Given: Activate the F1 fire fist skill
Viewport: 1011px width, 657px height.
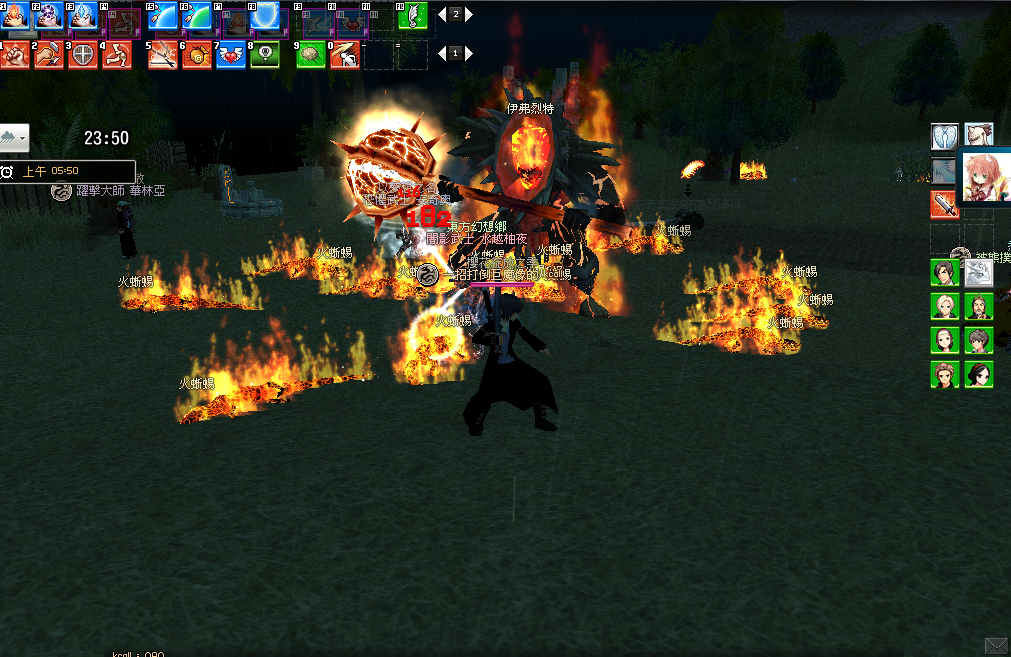Looking at the screenshot, I should click(x=15, y=16).
